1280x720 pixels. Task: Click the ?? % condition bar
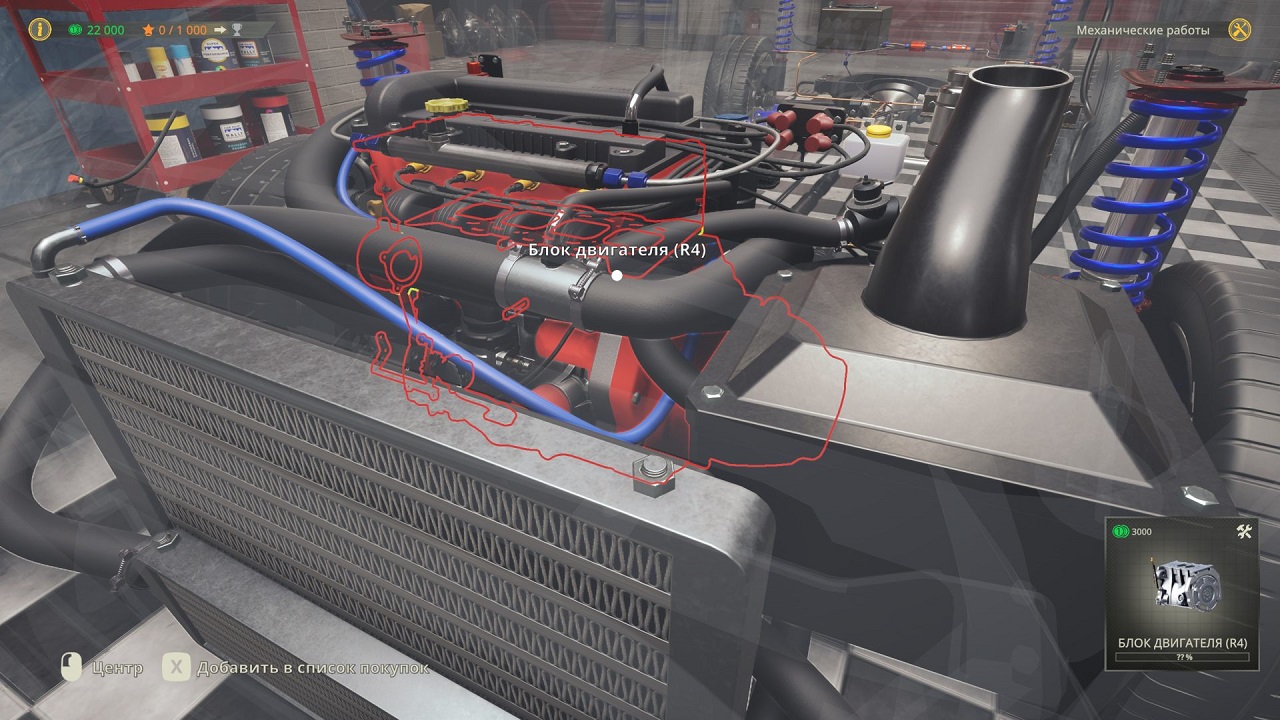(1181, 659)
